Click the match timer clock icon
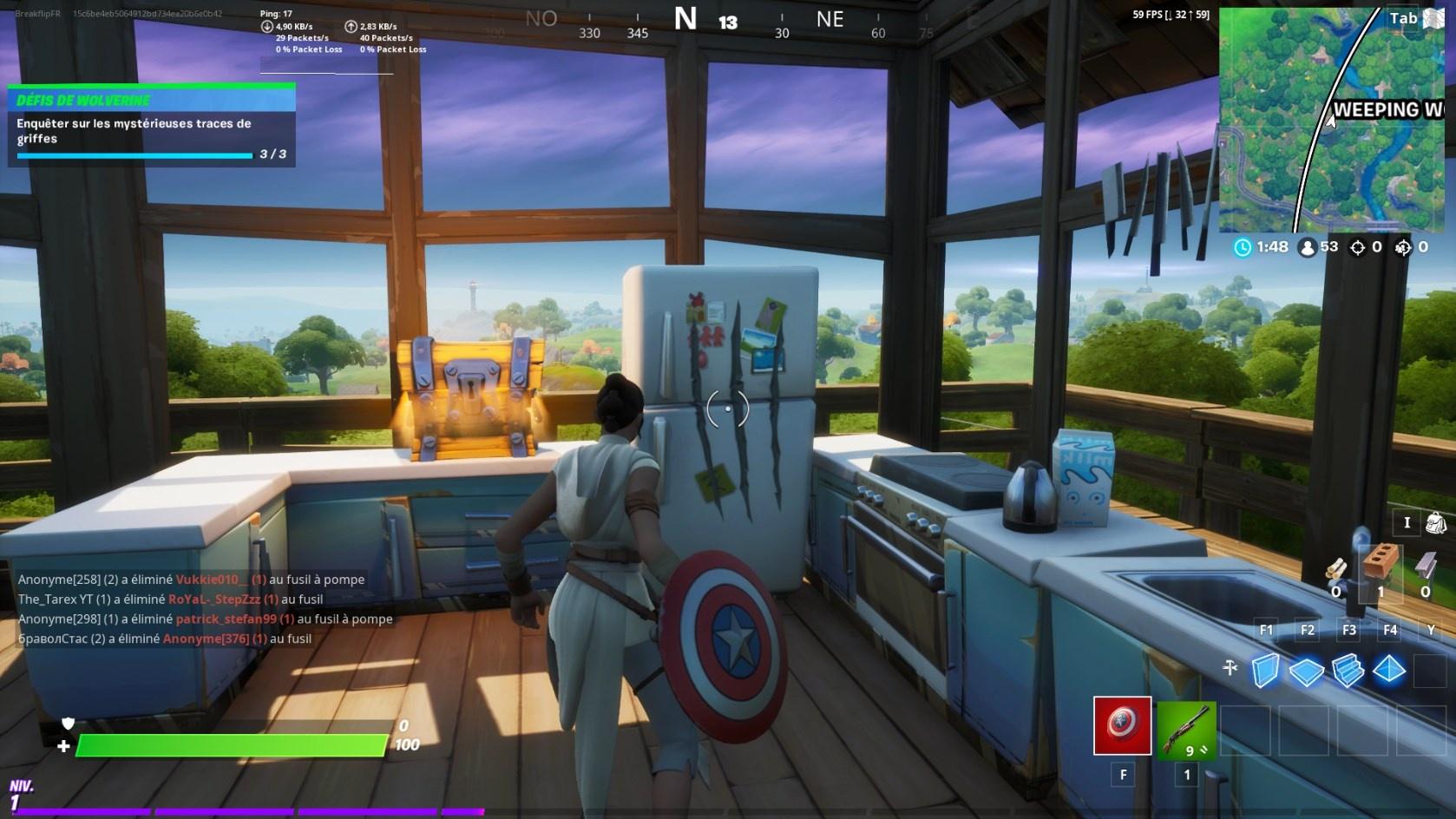Viewport: 1456px width, 819px height. (1241, 246)
